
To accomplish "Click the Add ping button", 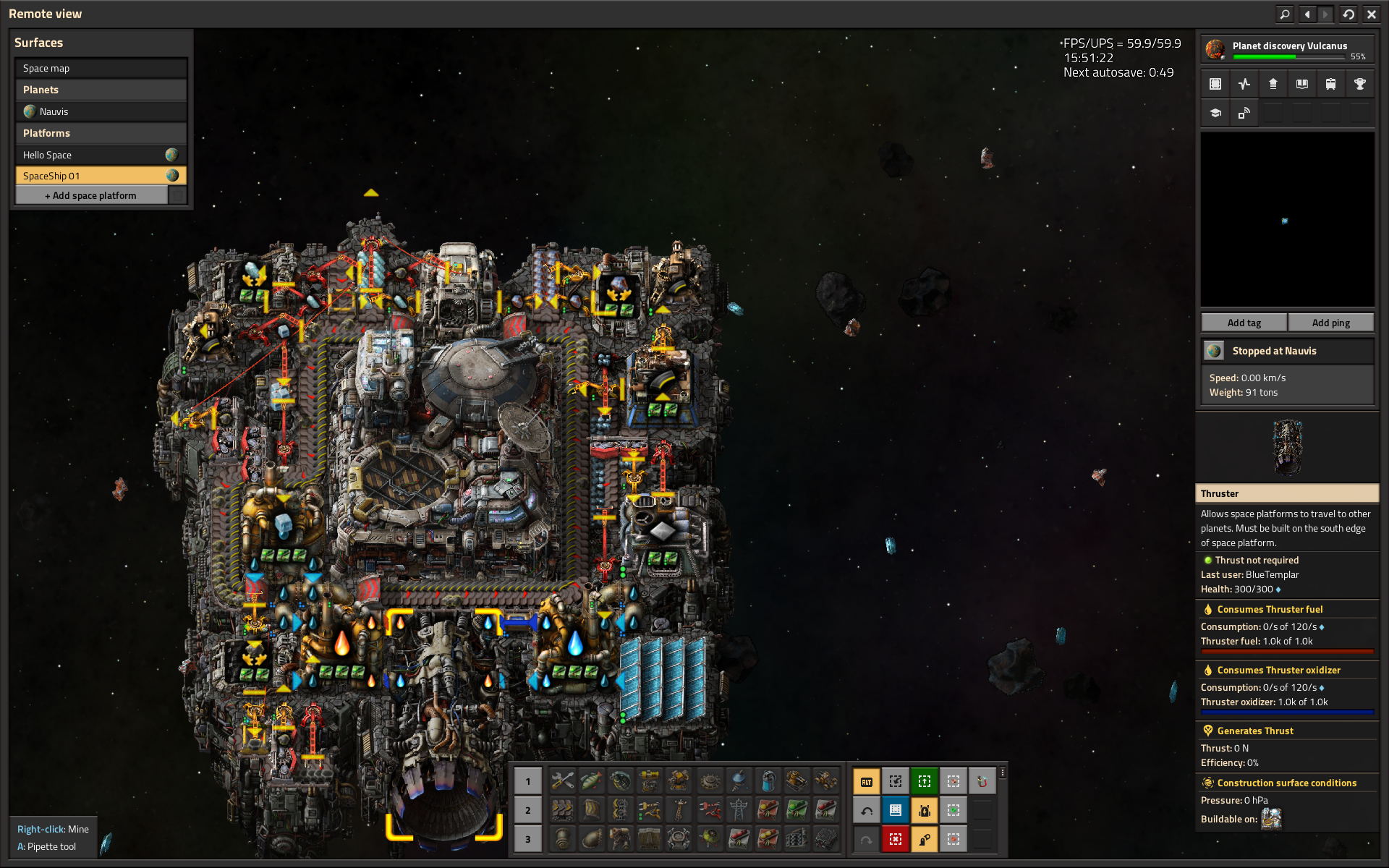I will pyautogui.click(x=1330, y=323).
